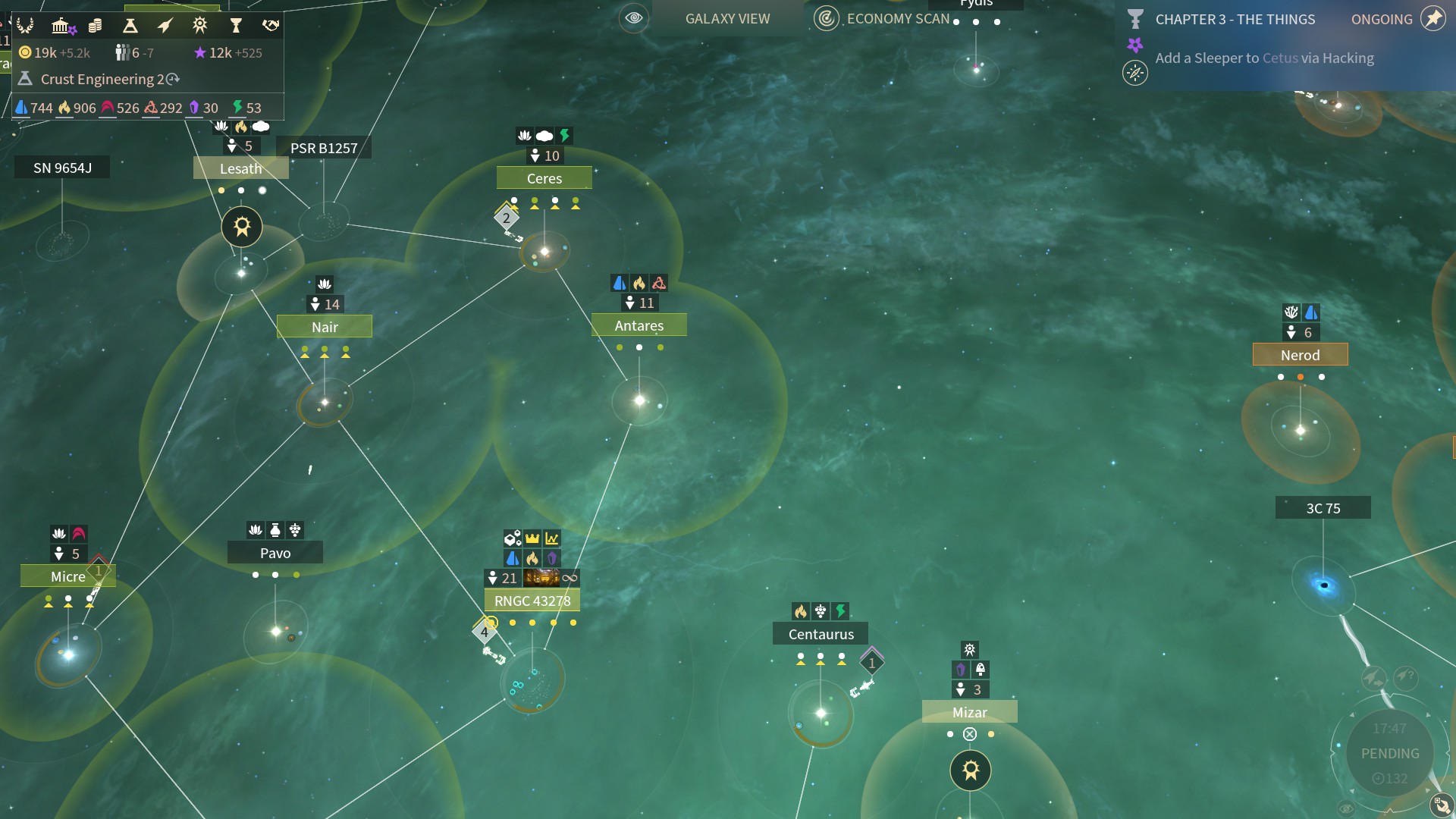Viewport: 1456px width, 819px height.
Task: Switch to Galaxy View
Action: pos(727,18)
